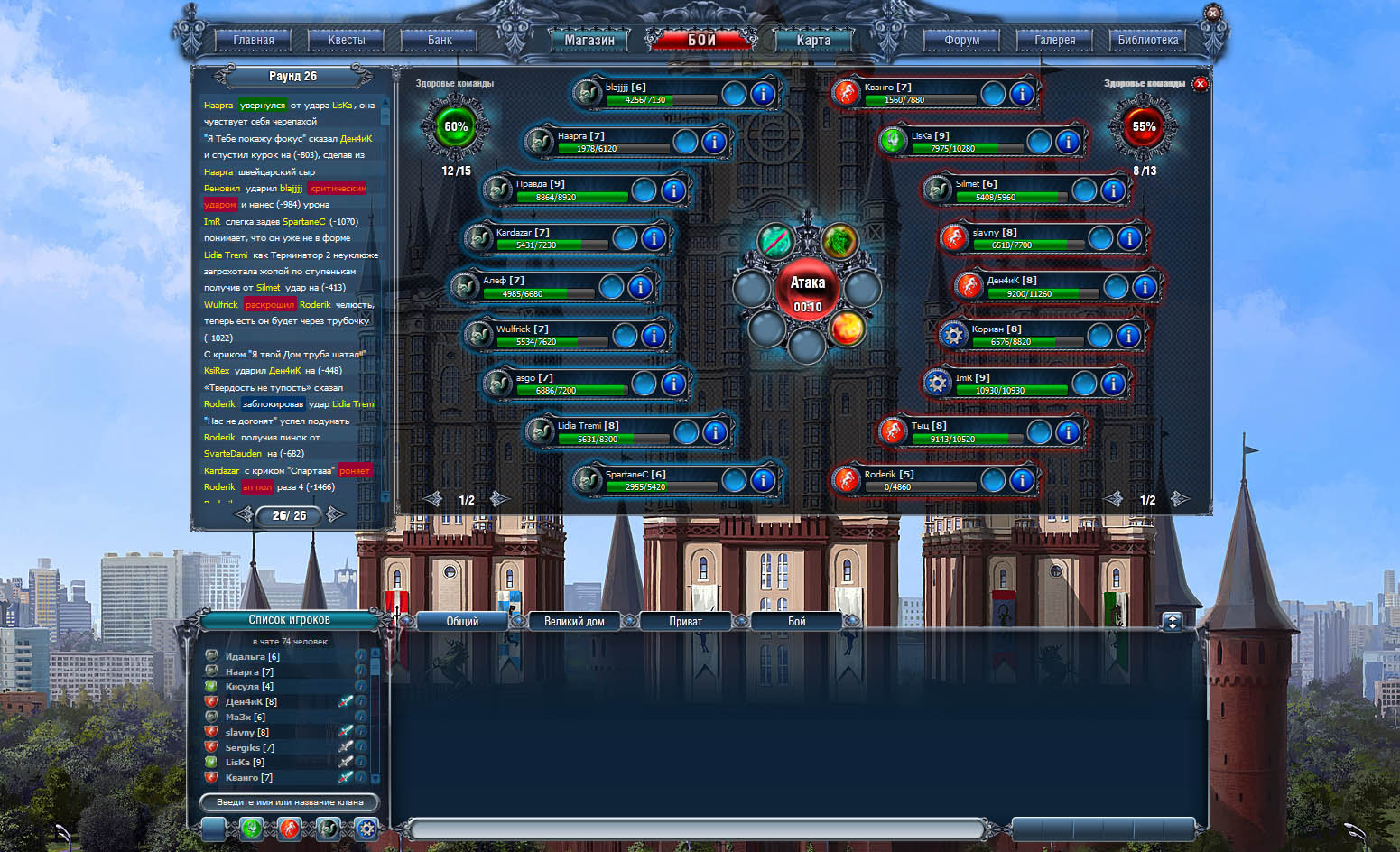Screen dimensions: 1400x852
Task: Close the battle panel with red X
Action: point(1201,84)
